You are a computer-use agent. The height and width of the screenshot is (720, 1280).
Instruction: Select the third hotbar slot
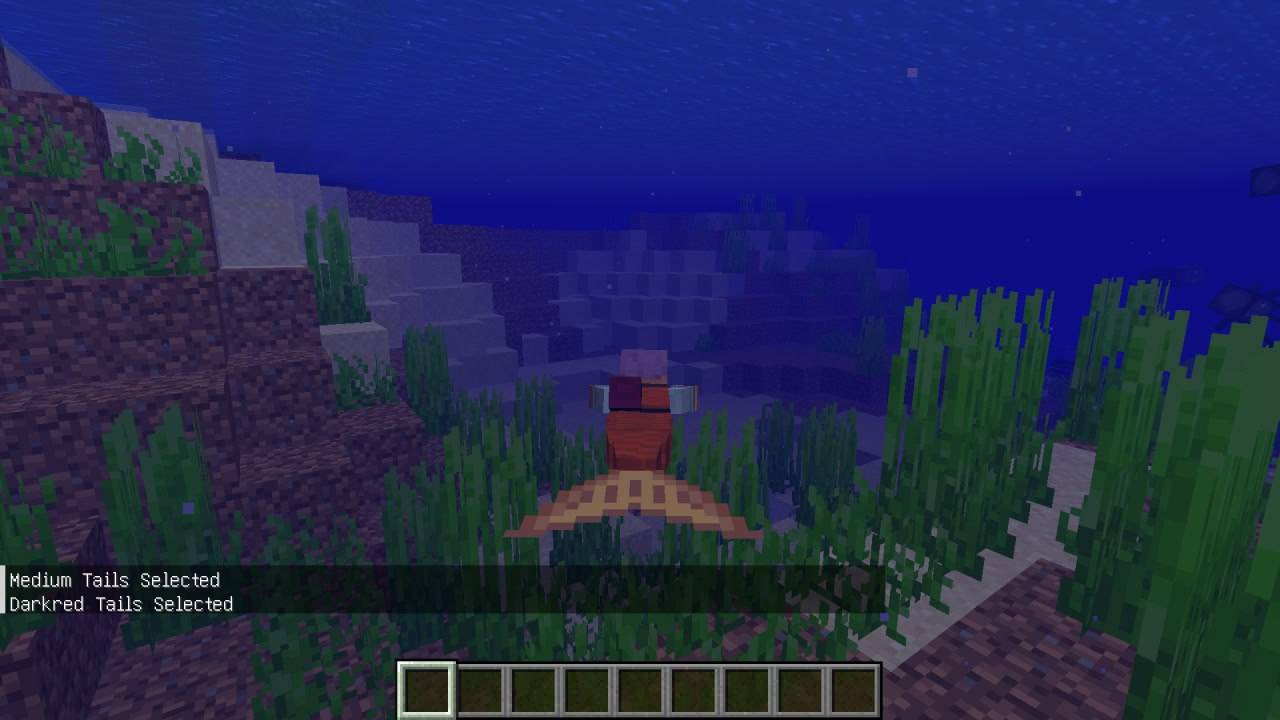[x=533, y=688]
